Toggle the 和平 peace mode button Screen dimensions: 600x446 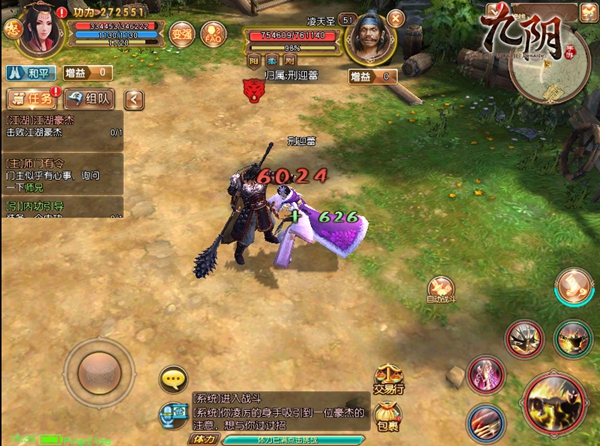30,73
